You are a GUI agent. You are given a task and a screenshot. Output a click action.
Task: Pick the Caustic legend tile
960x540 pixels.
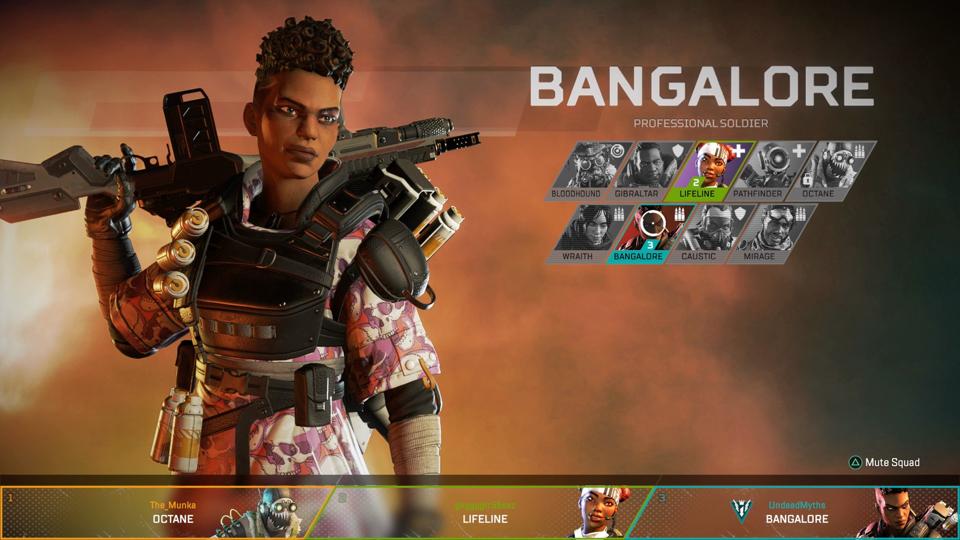coord(700,232)
